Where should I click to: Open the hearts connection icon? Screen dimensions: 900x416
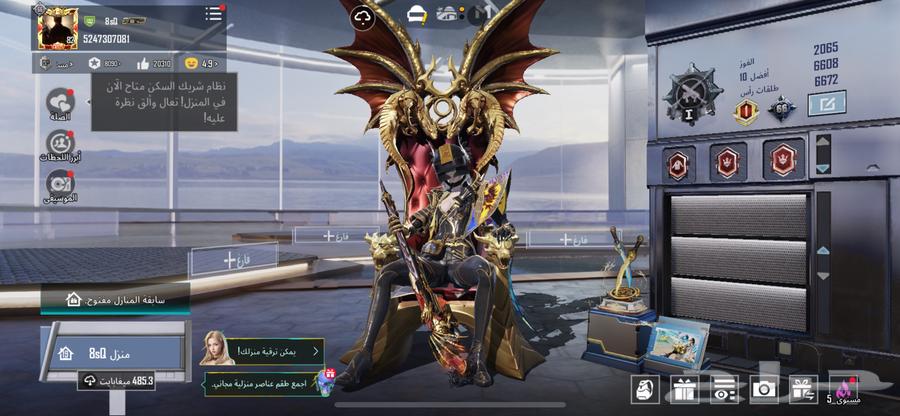[61, 103]
